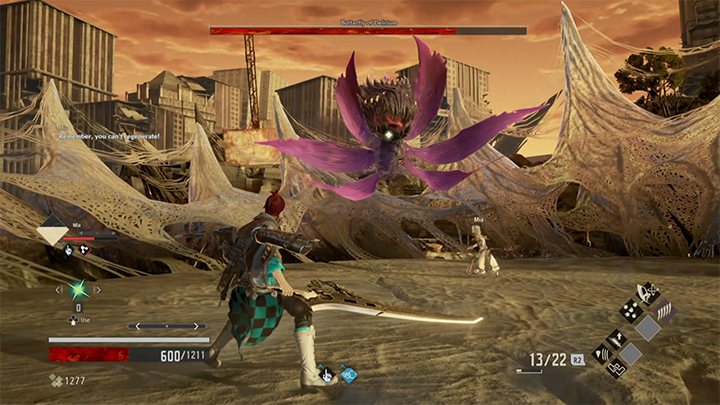Select the zigzag pattern gift icon
This screenshot has height=405, width=720.
pos(617,368)
